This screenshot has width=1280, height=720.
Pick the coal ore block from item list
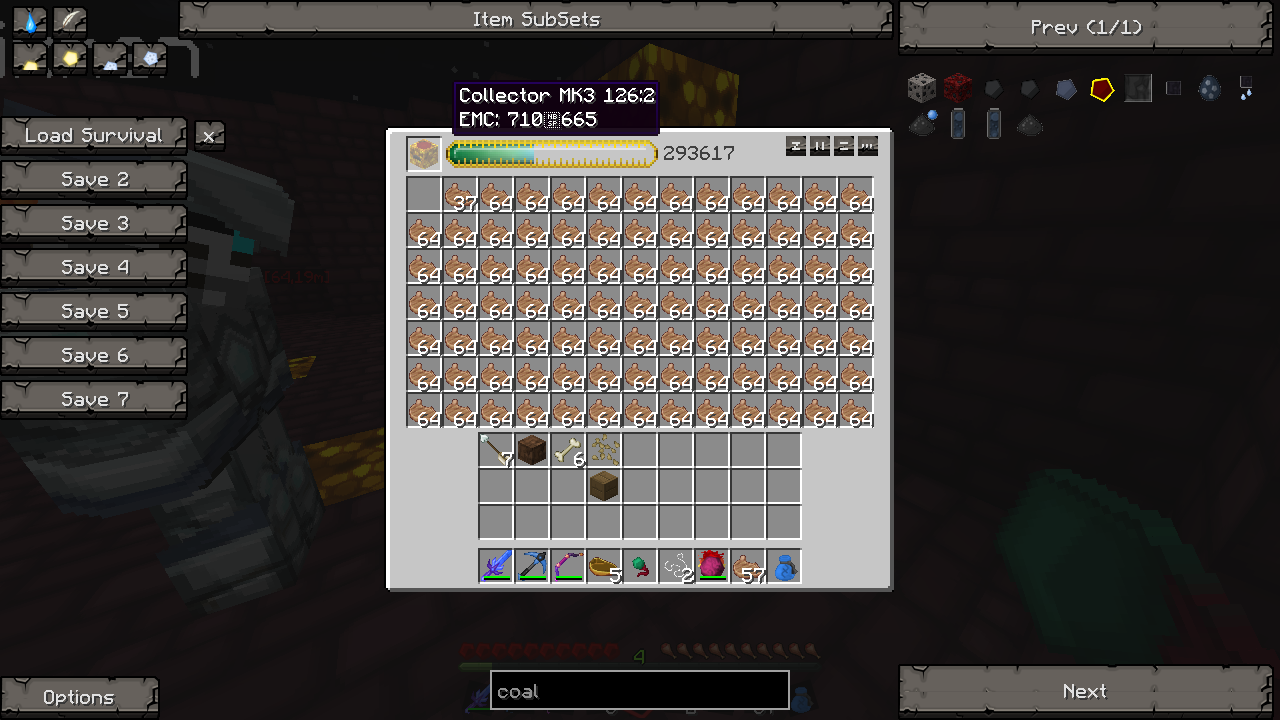click(x=922, y=89)
